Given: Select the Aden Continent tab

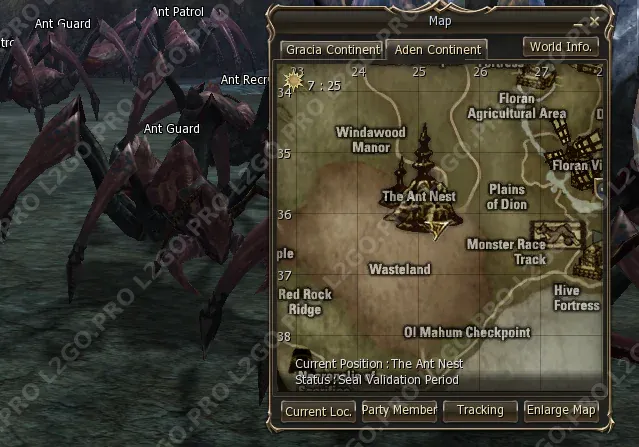Looking at the screenshot, I should click(438, 49).
